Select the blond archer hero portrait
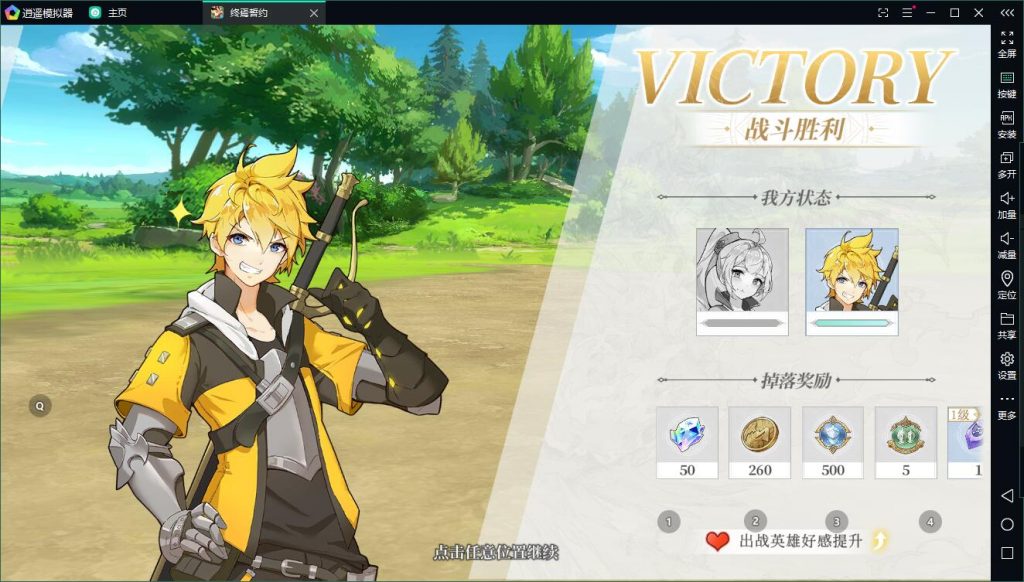 (x=852, y=281)
